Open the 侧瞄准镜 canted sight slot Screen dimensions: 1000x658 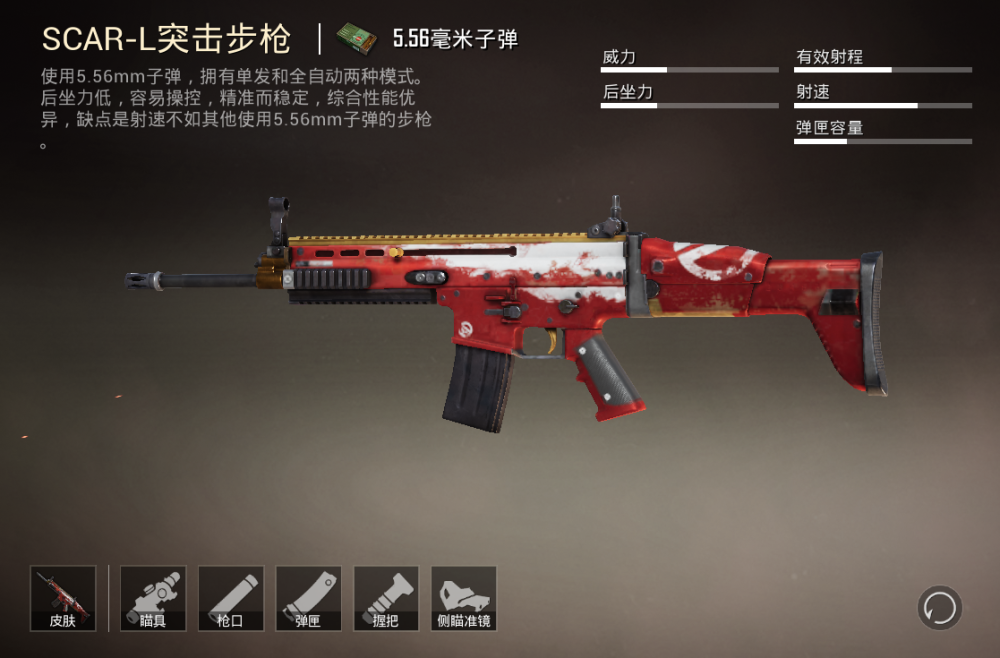pos(464,598)
